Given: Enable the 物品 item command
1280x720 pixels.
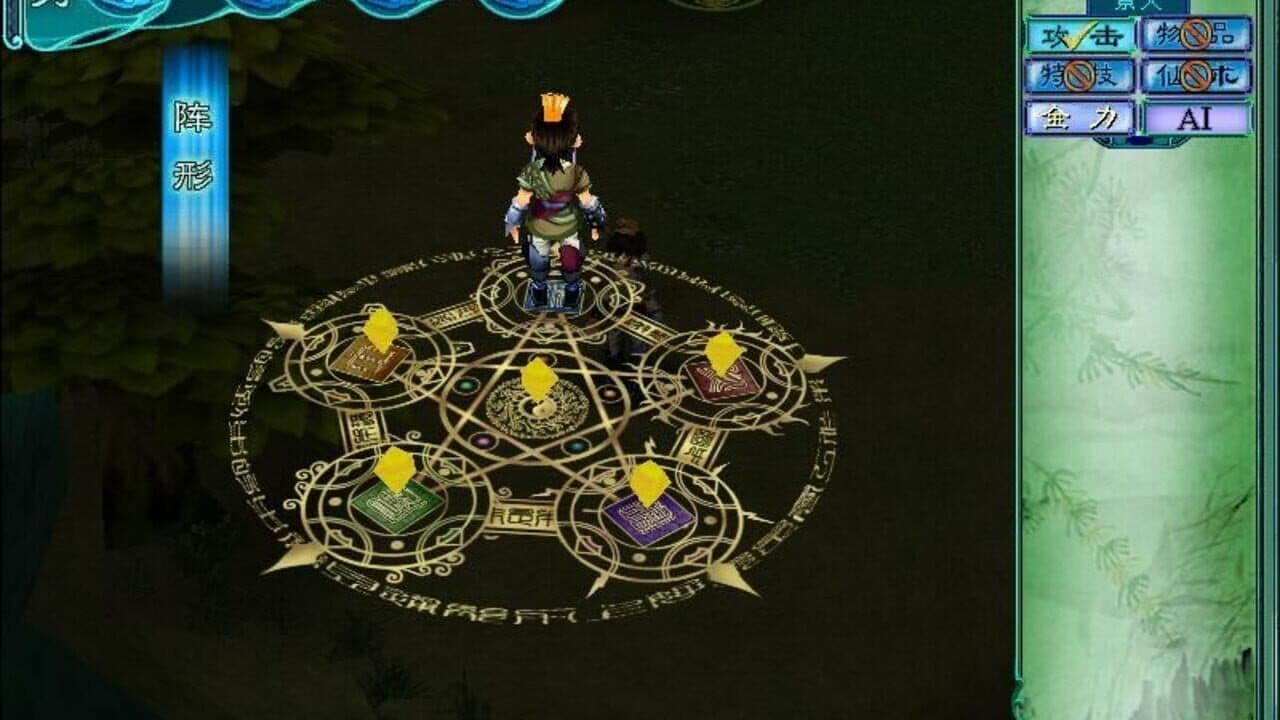Looking at the screenshot, I should coord(1192,36).
